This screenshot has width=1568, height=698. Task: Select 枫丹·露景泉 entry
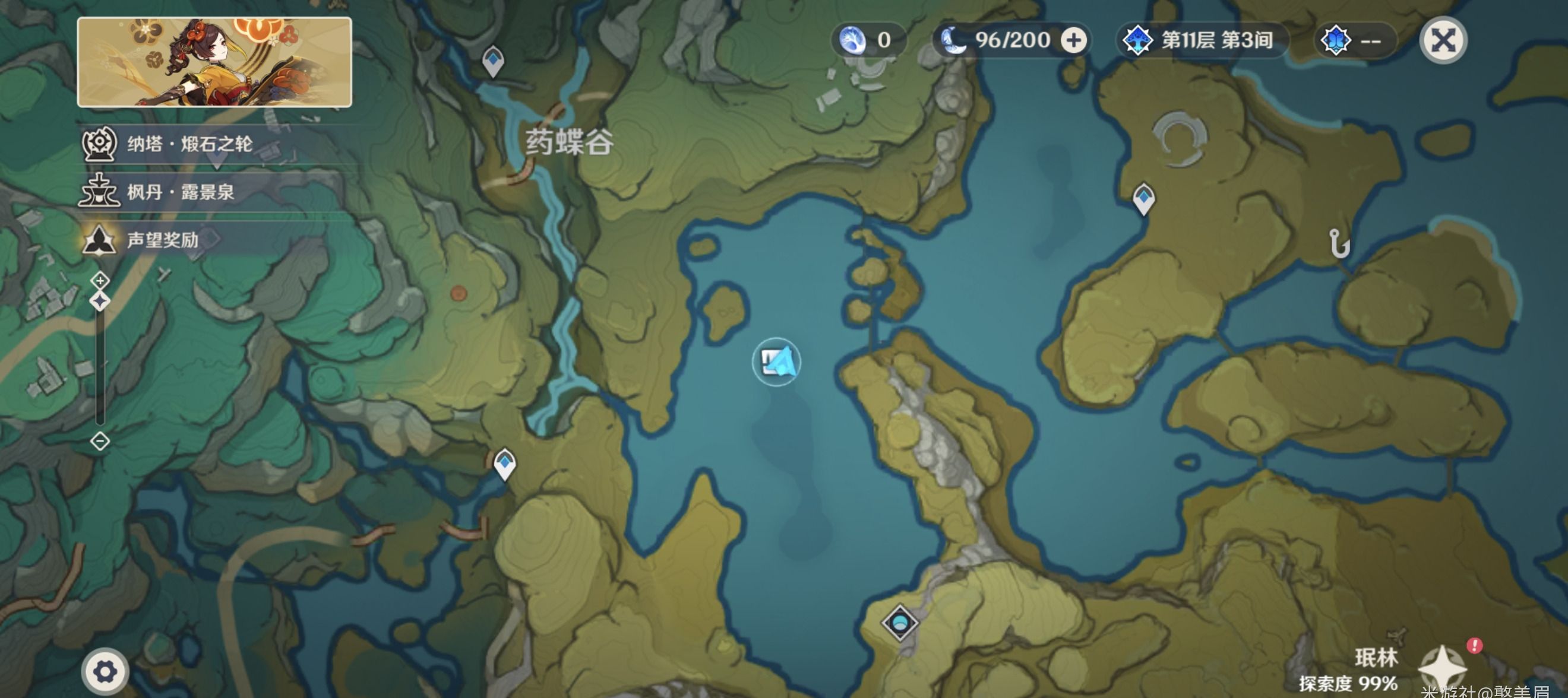180,192
